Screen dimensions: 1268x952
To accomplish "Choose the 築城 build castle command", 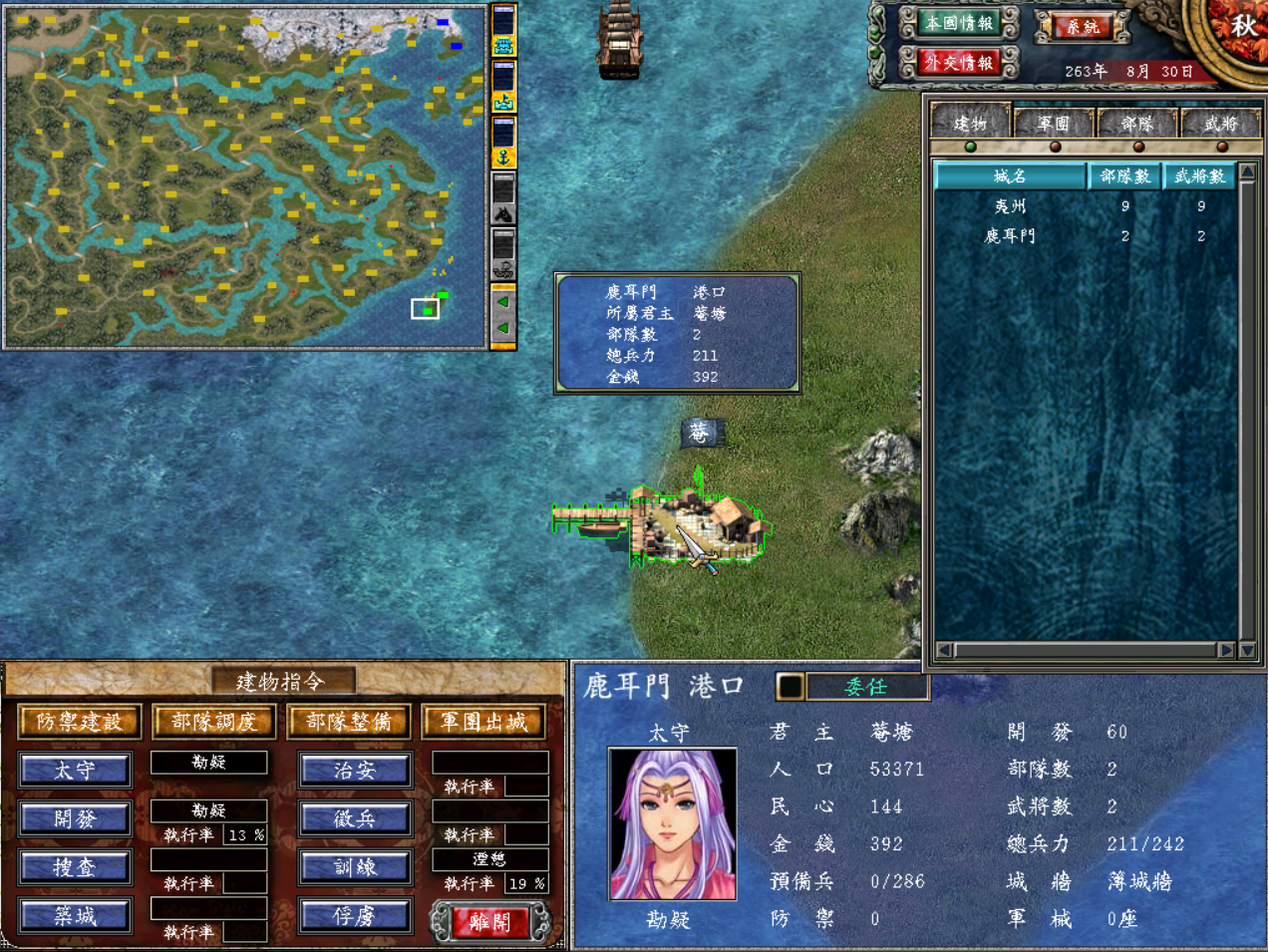I will coord(75,916).
